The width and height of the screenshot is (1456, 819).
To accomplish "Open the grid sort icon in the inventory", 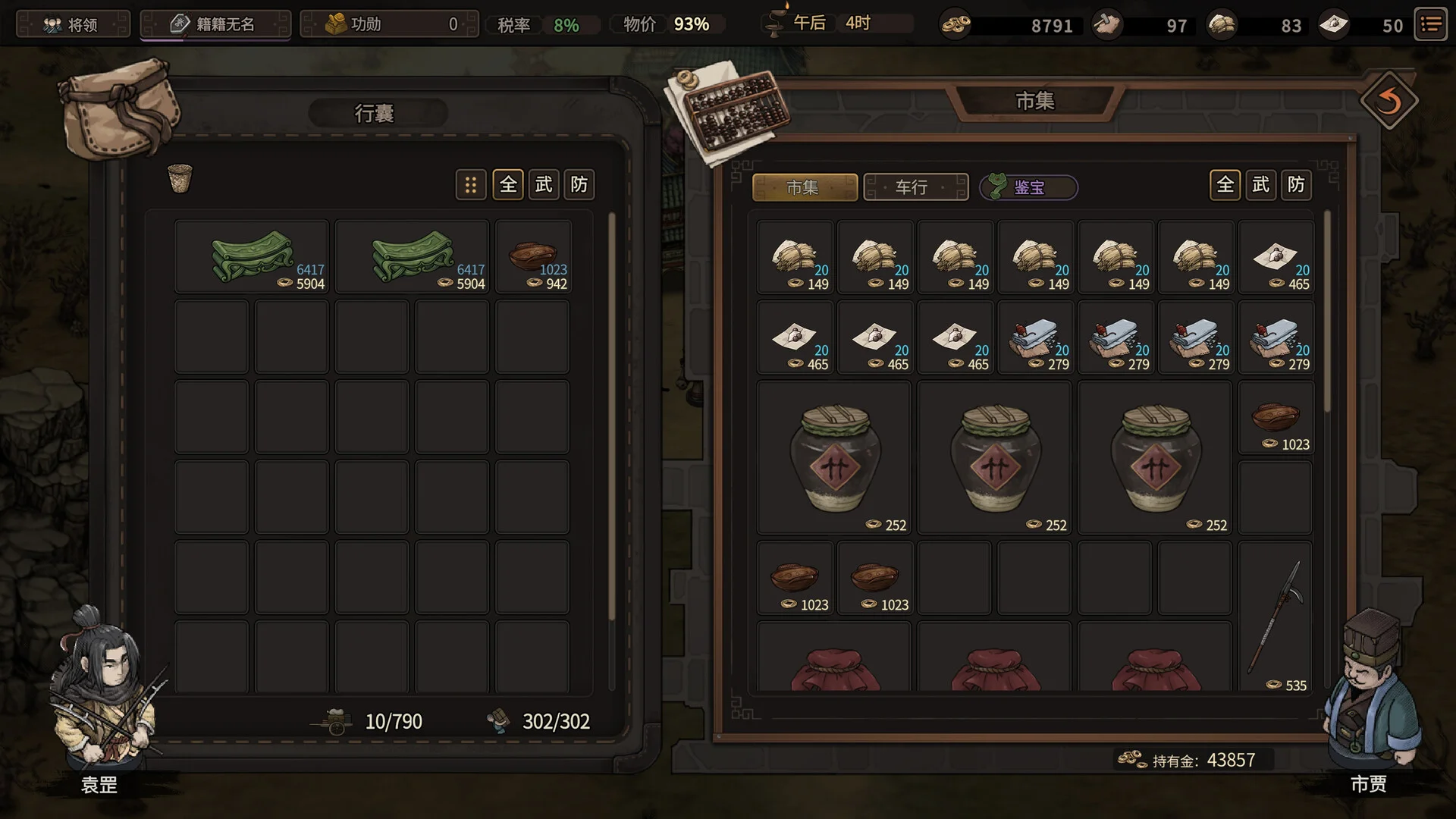I will tap(471, 184).
